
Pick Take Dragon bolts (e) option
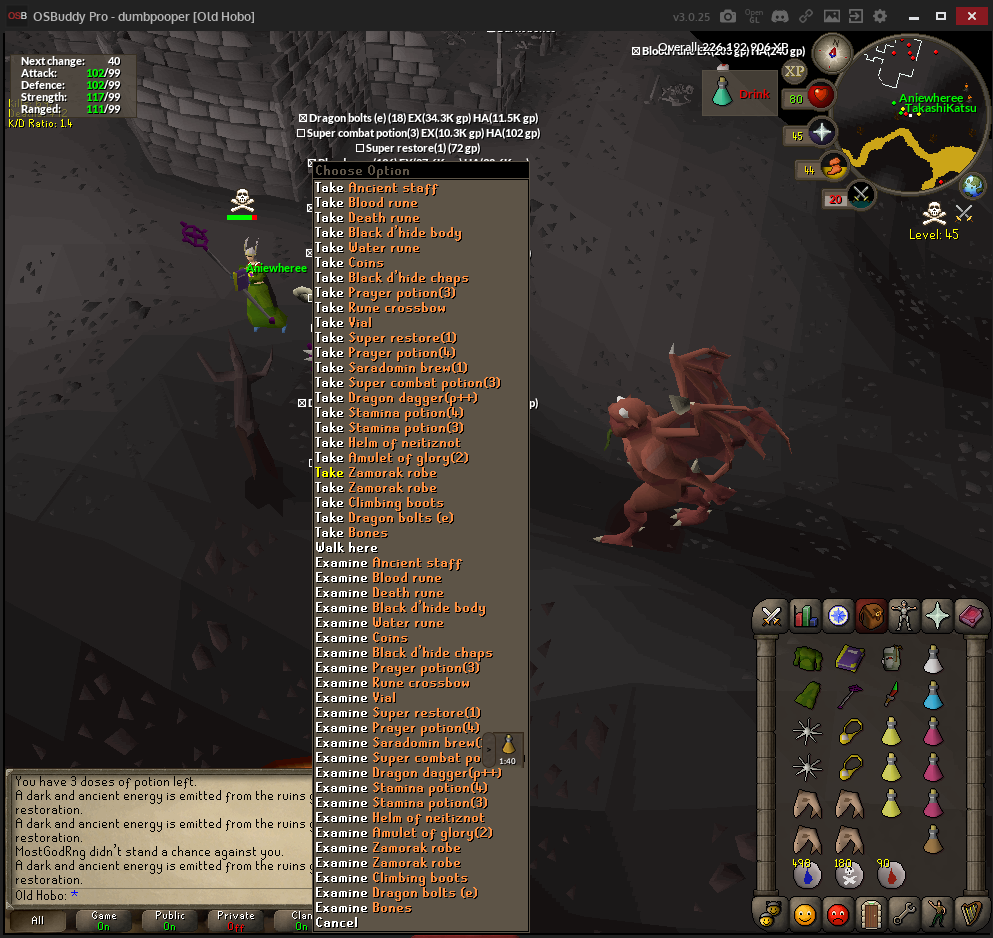[x=384, y=518]
